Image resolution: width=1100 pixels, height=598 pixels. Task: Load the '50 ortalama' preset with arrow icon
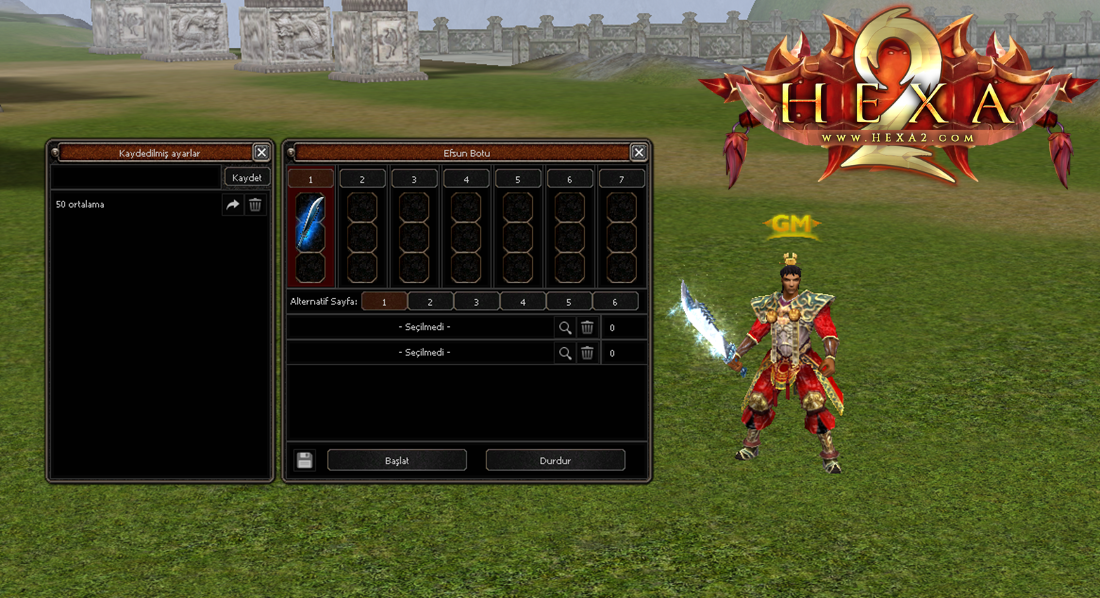tap(232, 205)
